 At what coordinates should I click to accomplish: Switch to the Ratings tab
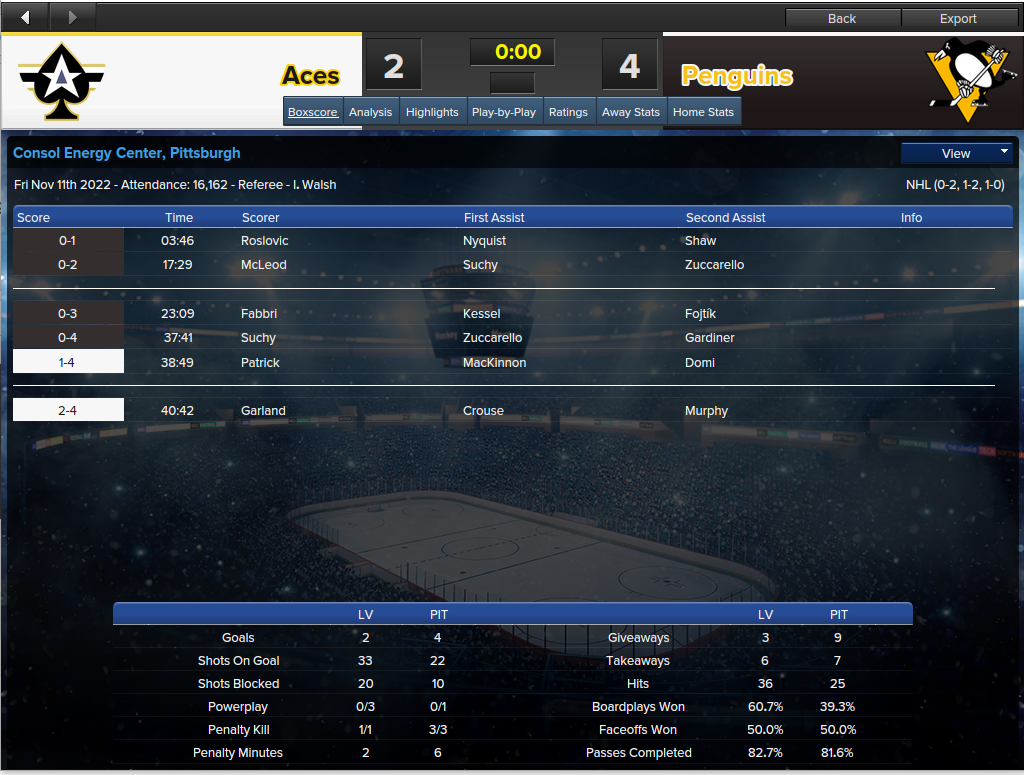pyautogui.click(x=568, y=112)
